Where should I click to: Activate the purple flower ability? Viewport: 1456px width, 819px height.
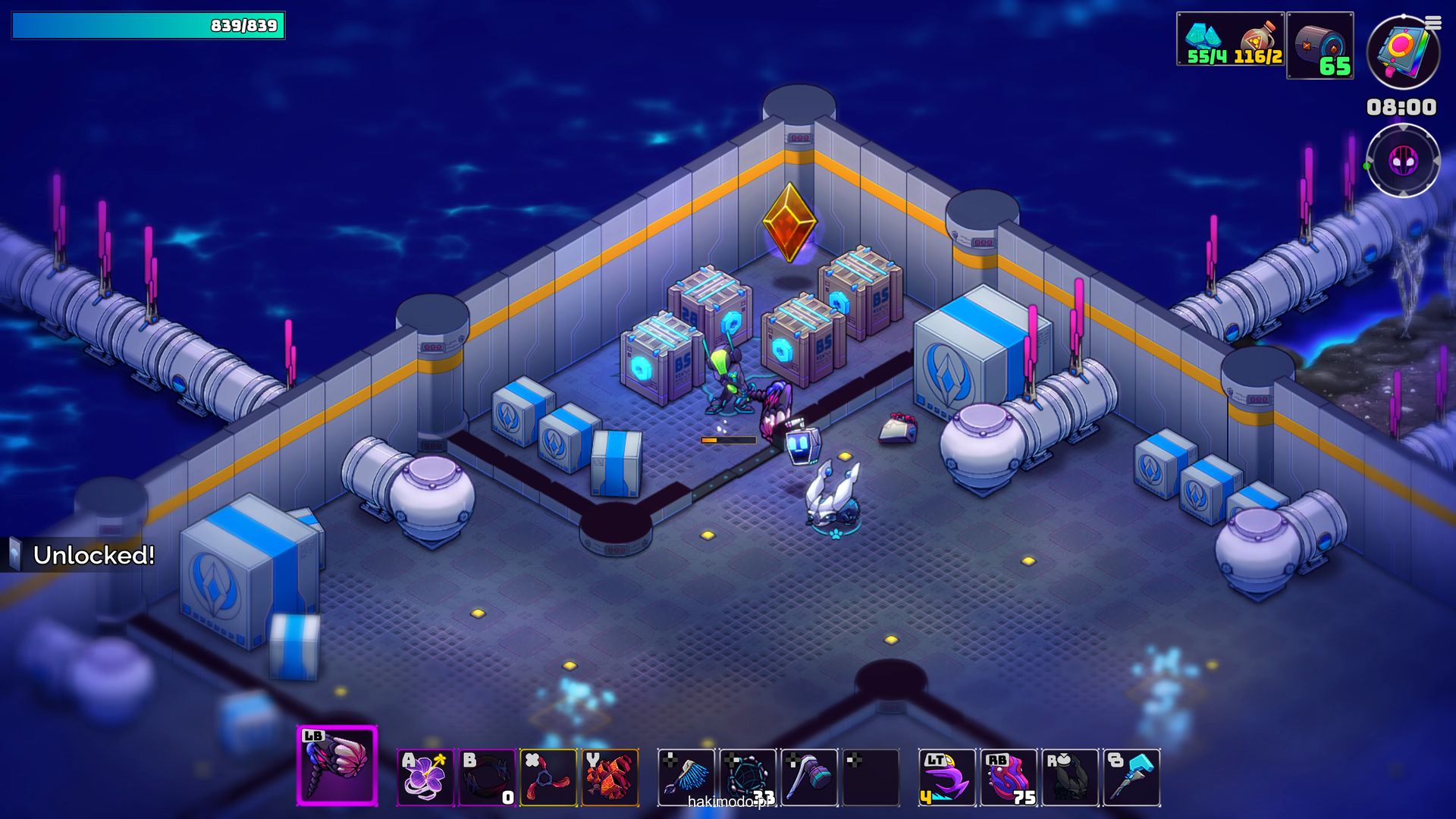pos(425,777)
